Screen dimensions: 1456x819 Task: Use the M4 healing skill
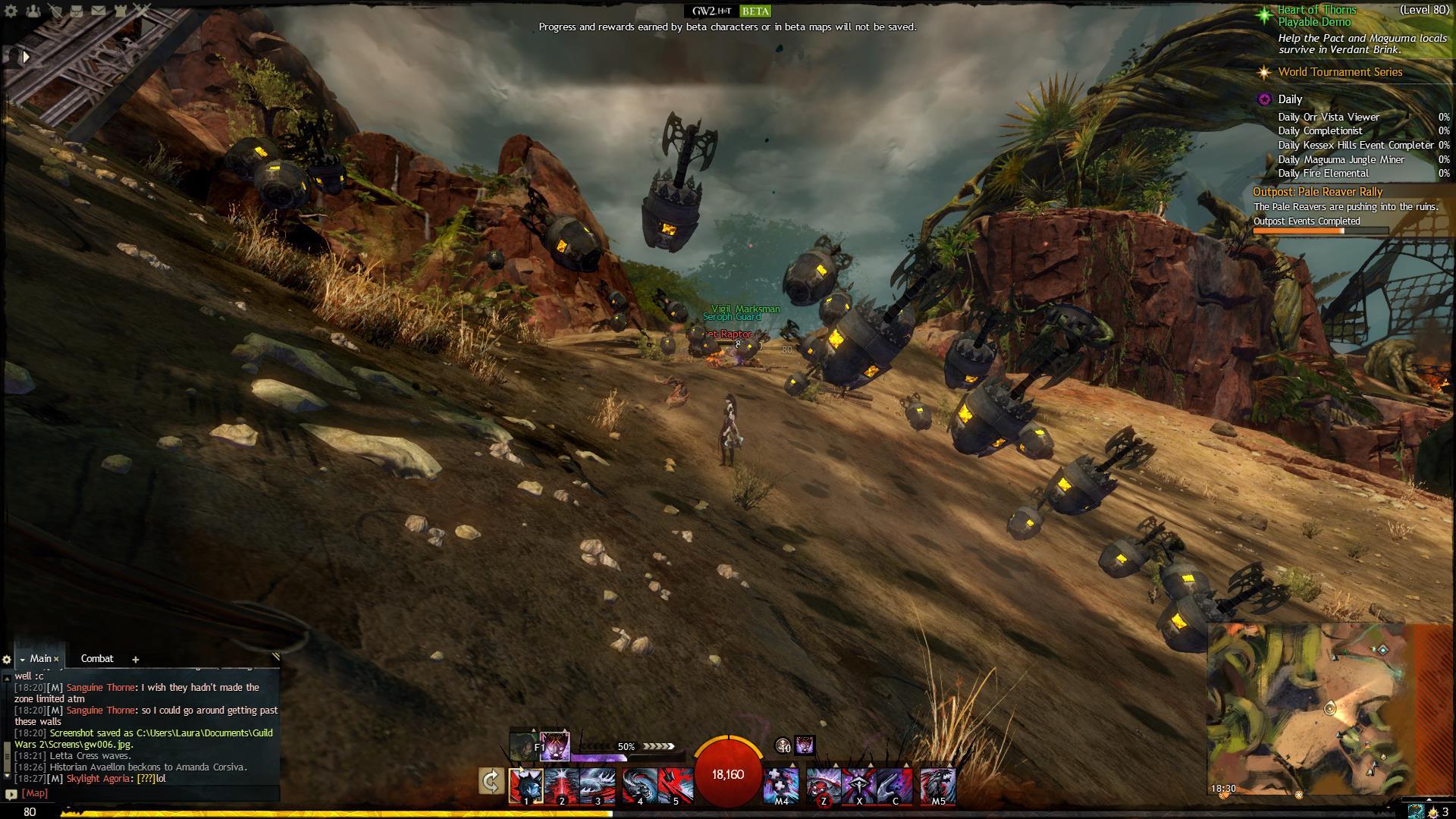coord(781,785)
